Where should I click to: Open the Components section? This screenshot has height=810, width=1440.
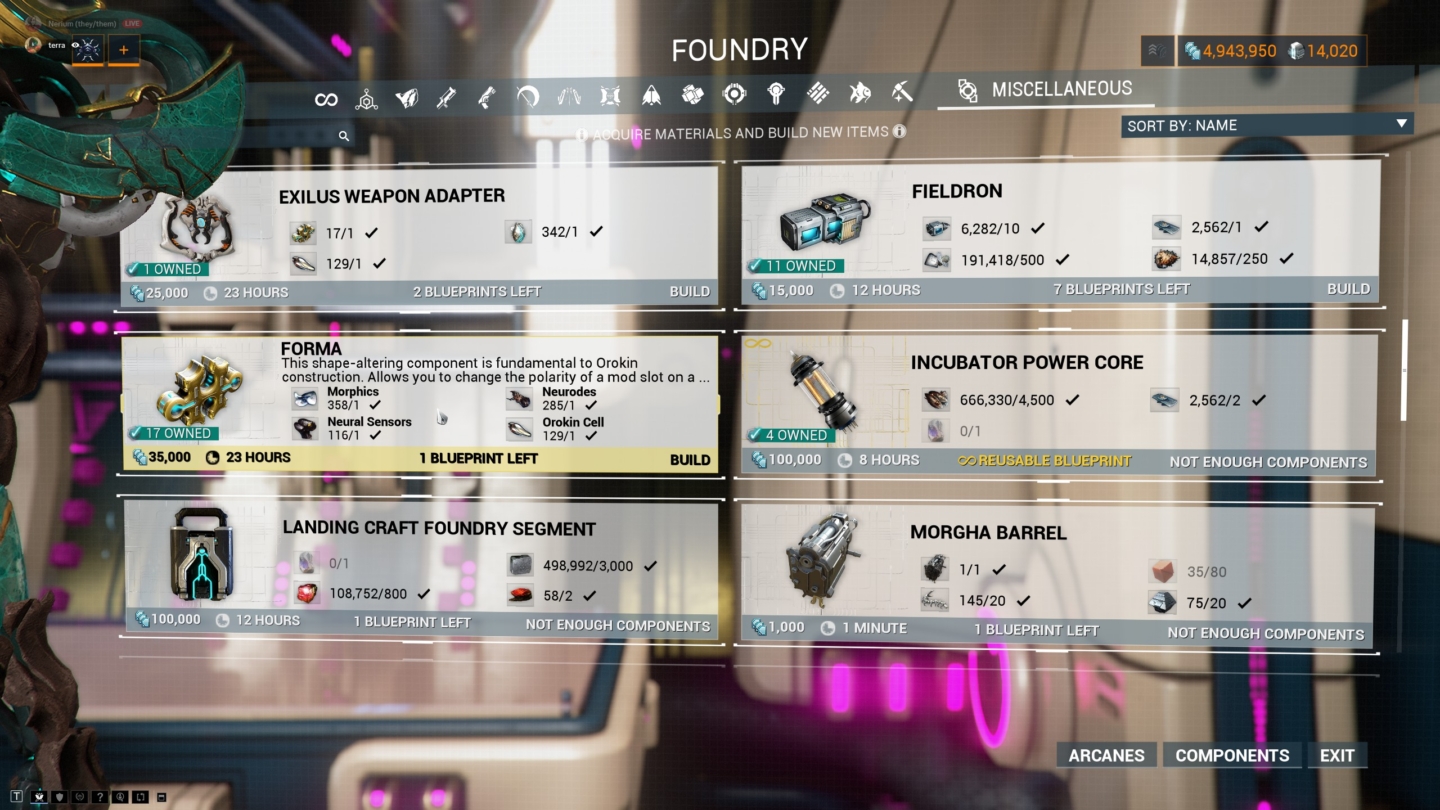tap(1232, 755)
